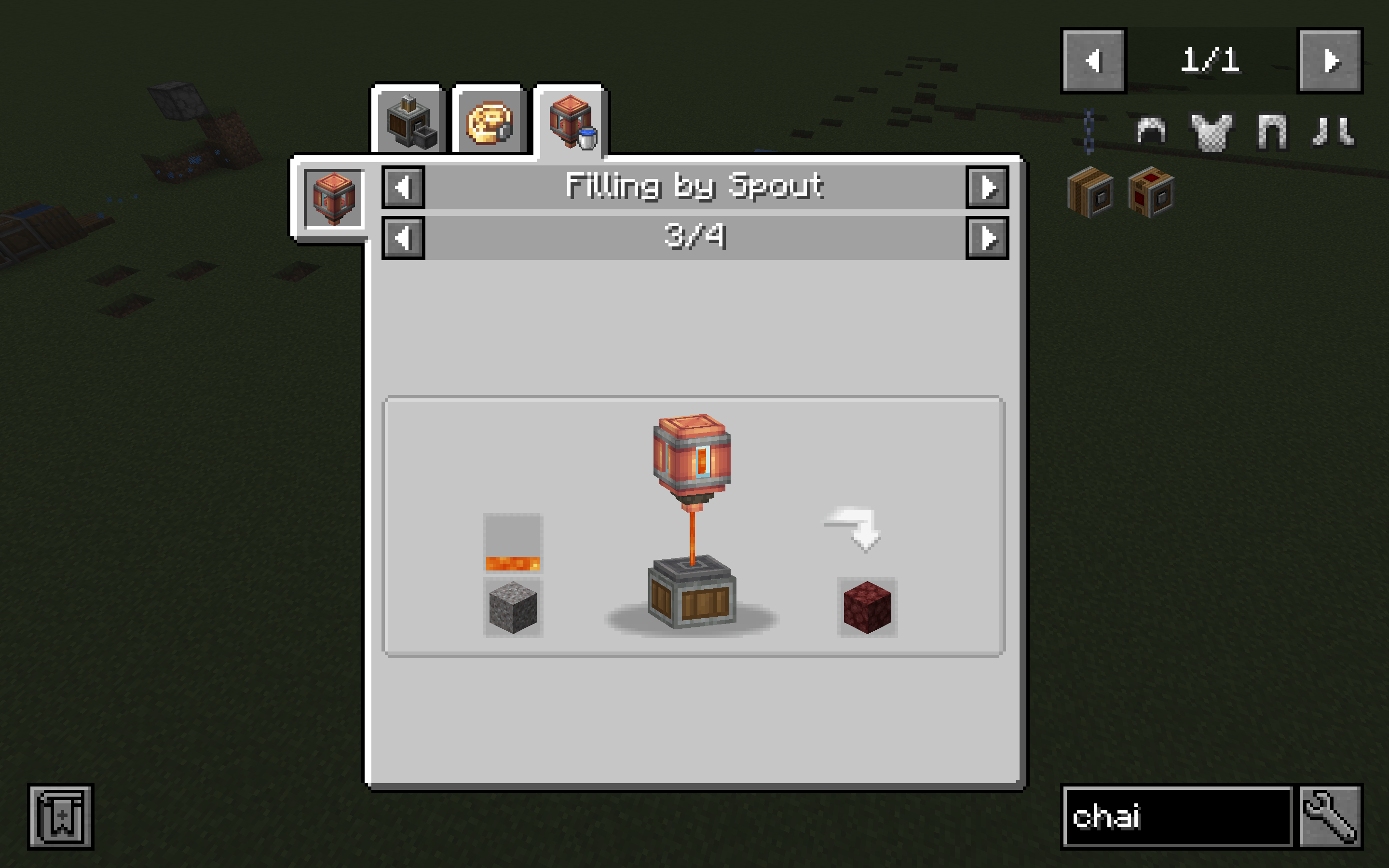Click the machine icon on the leftmost category tab
Image resolution: width=1389 pixels, height=868 pixels.
410,121
